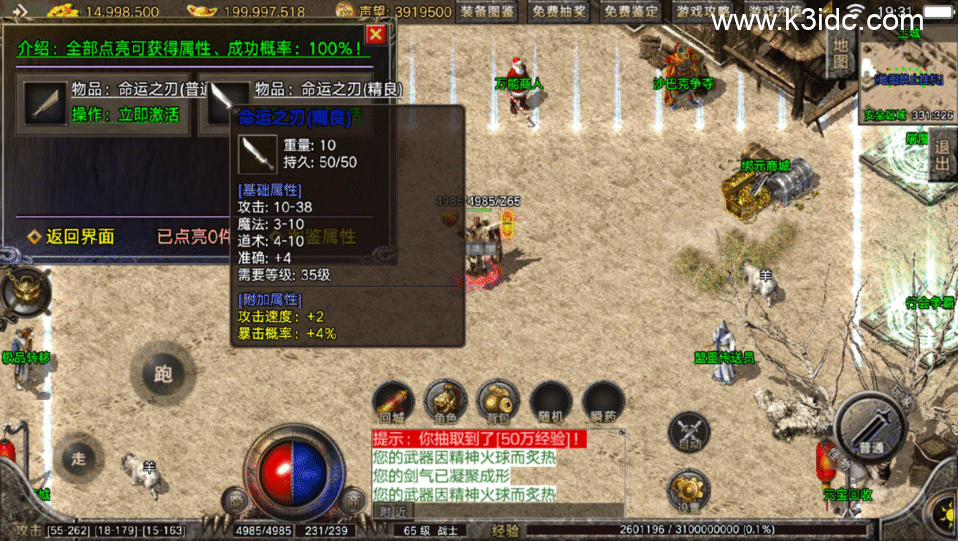Image resolution: width=958 pixels, height=541 pixels.
Task: Switch to 跑 run movement mode
Action: (x=162, y=373)
